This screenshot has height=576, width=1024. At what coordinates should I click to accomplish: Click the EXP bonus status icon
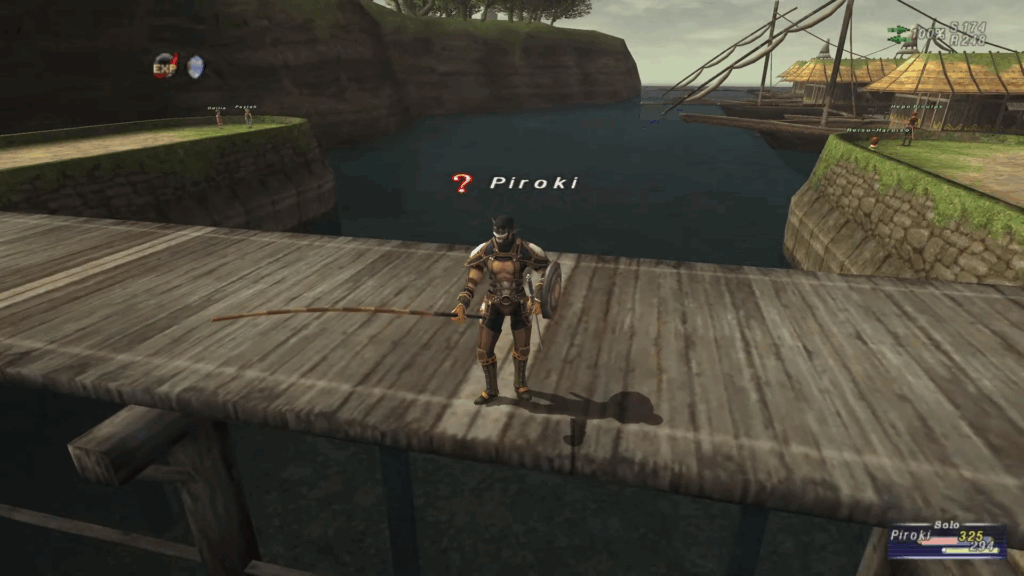pyautogui.click(x=164, y=66)
